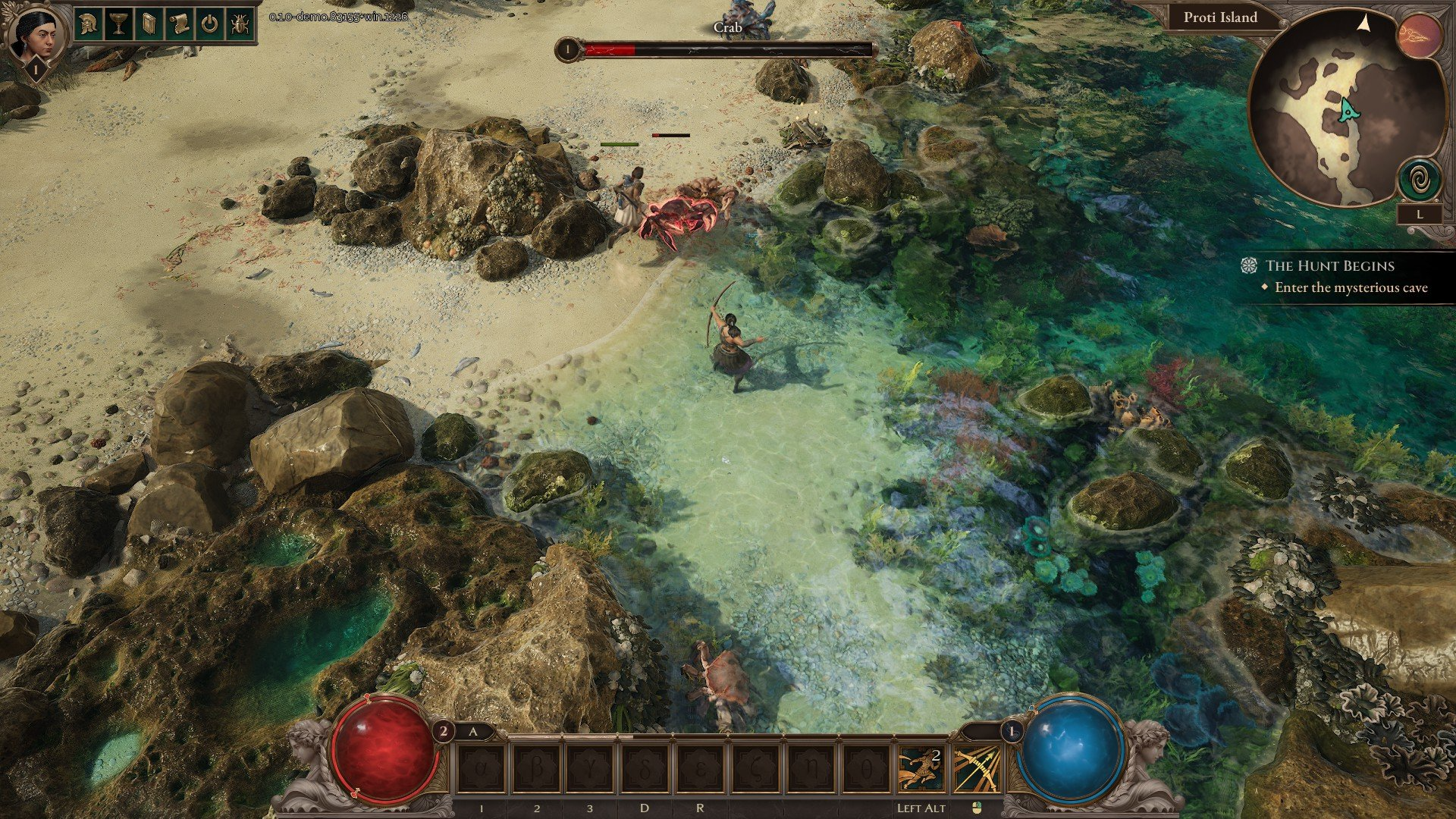This screenshot has width=1456, height=819.
Task: Activate the running warrior dodge skill
Action: (x=921, y=769)
